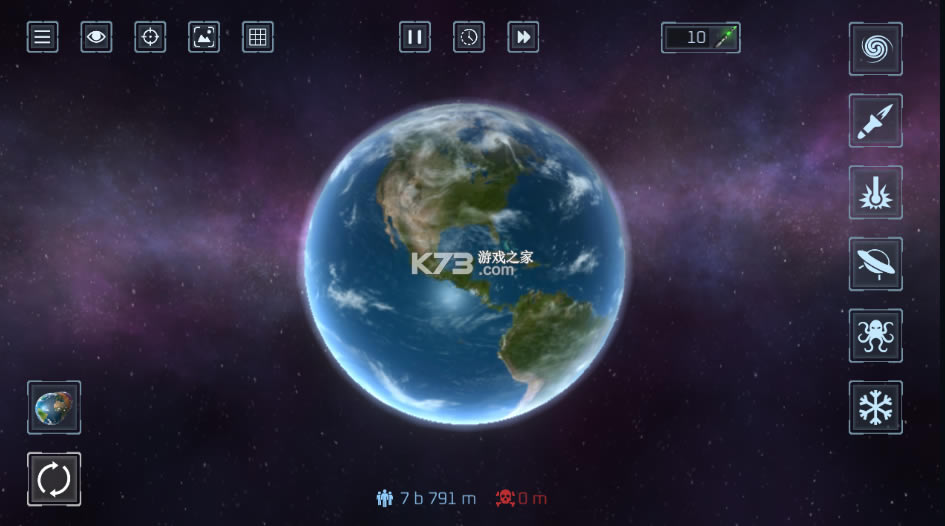Select the black hole vortex weapon
This screenshot has width=945, height=526.
coord(875,49)
